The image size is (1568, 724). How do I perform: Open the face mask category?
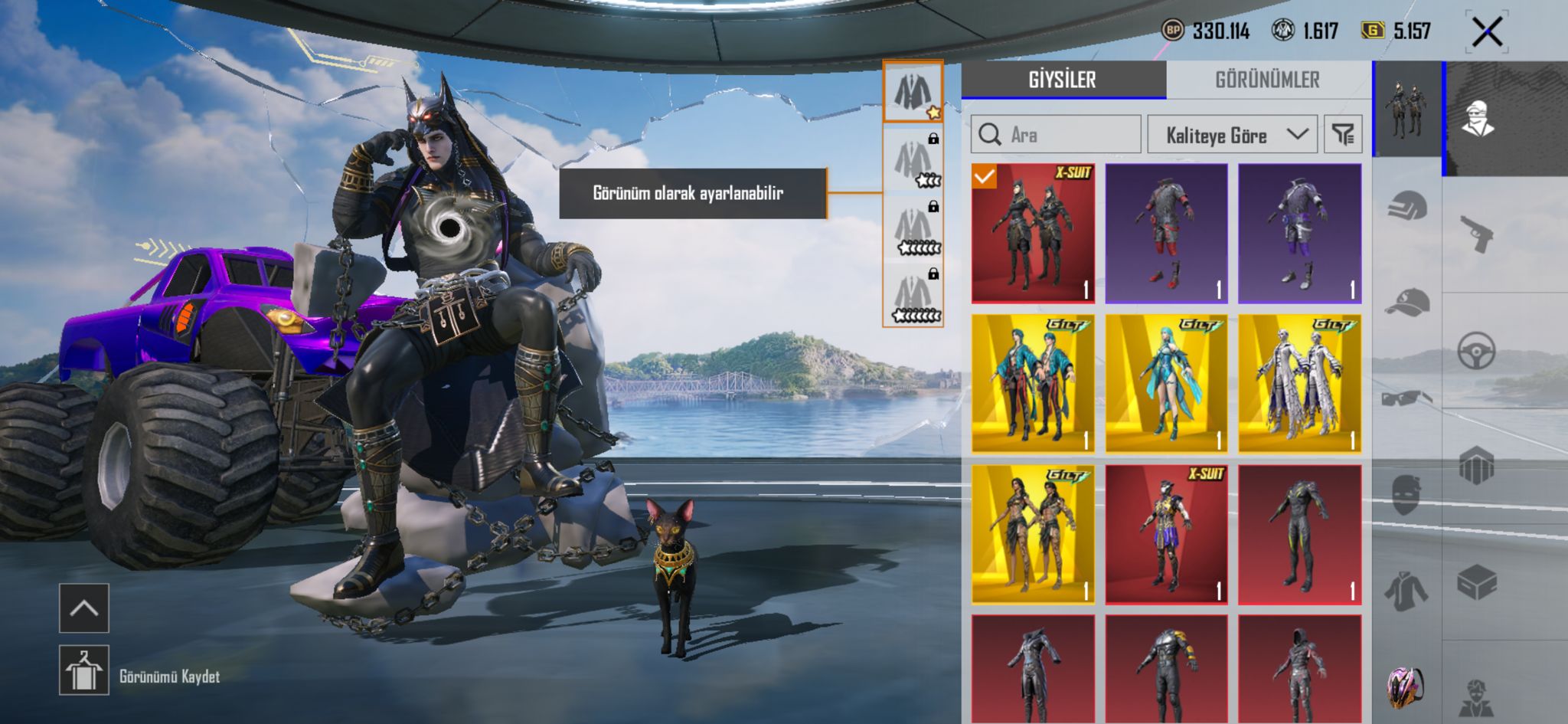(1407, 494)
